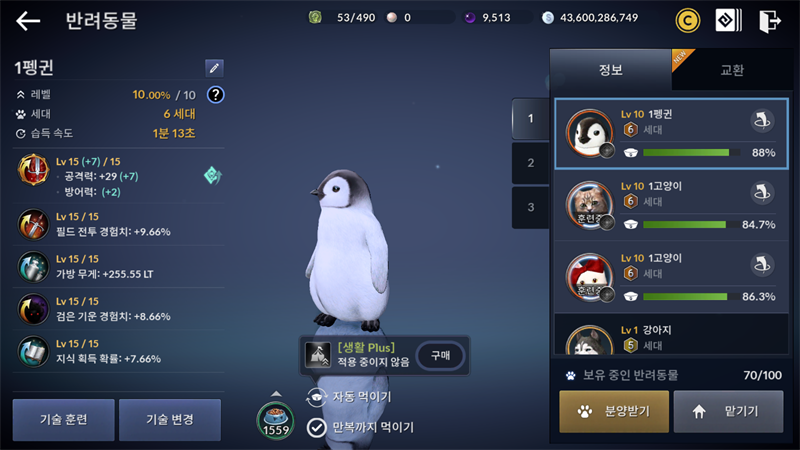Open the level help question mark
Screen dimensions: 800x450
coord(215,95)
